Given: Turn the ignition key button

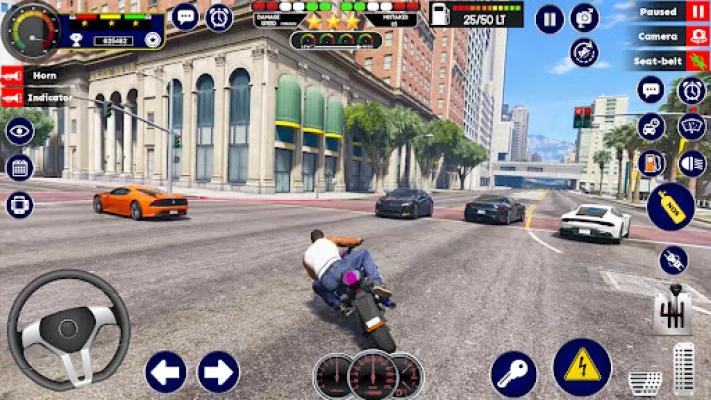Looking at the screenshot, I should pos(513,374).
